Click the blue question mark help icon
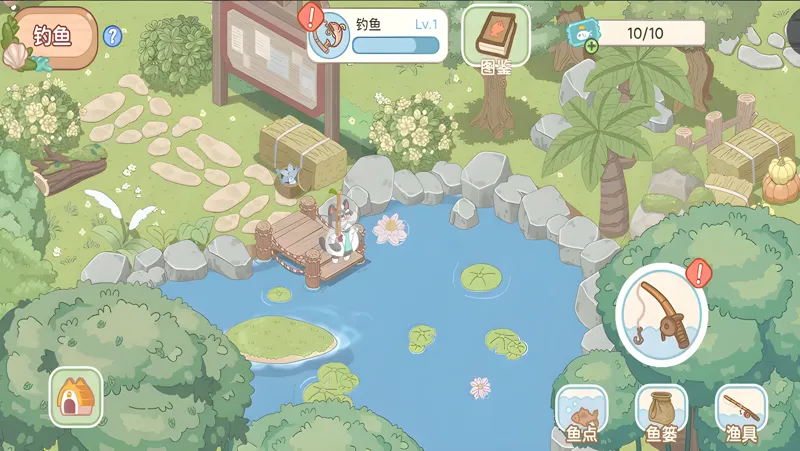This screenshot has width=800, height=451. (x=113, y=37)
